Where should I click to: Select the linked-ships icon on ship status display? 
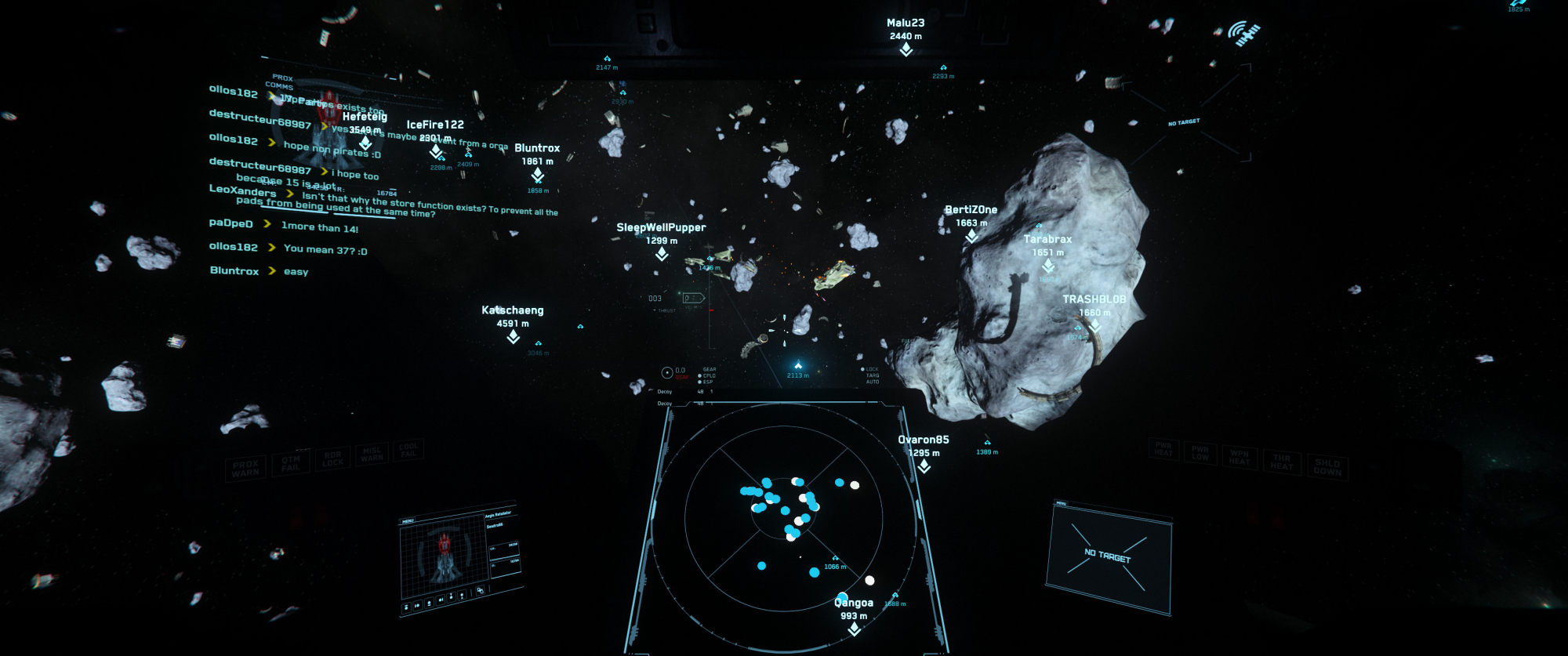pyautogui.click(x=480, y=590)
